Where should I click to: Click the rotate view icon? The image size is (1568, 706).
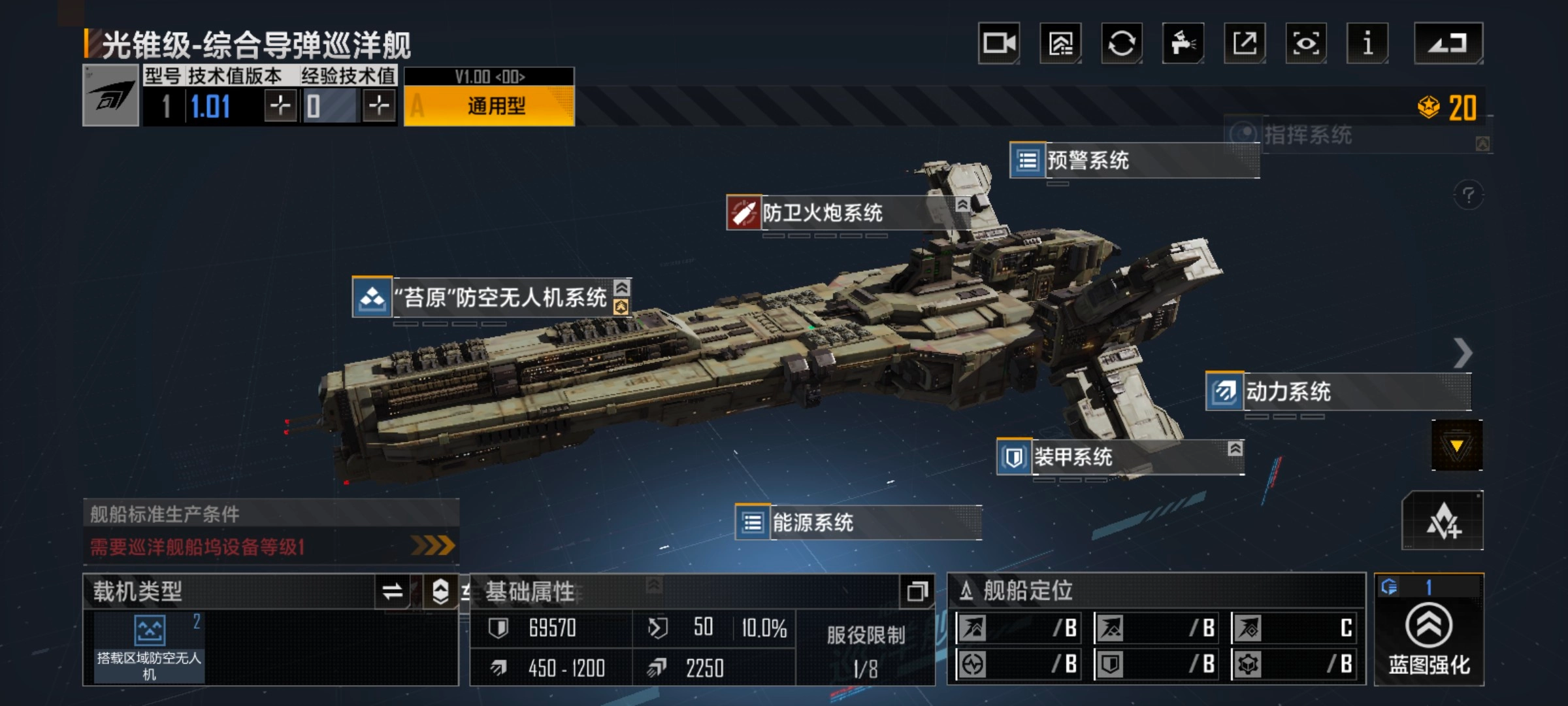[1123, 42]
